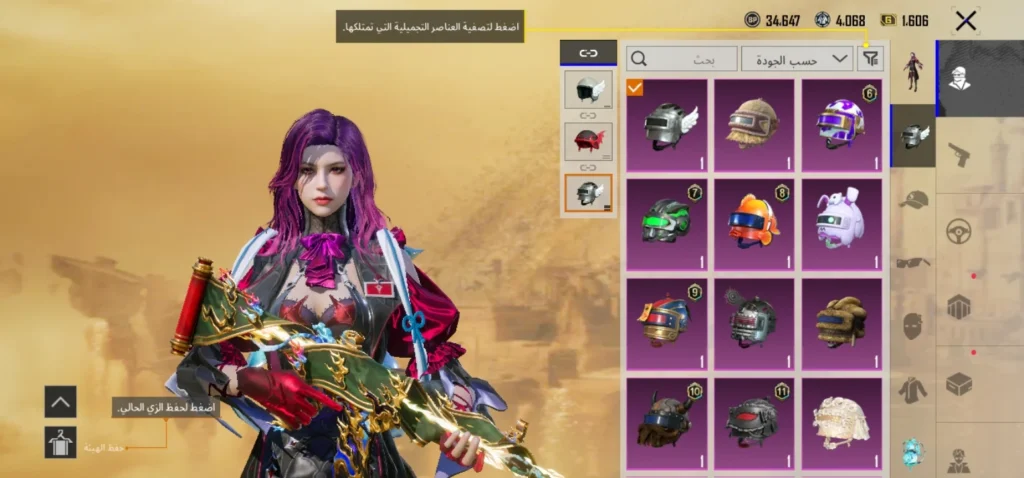Open the owned-items filter funnel icon
The height and width of the screenshot is (478, 1024).
click(x=871, y=59)
